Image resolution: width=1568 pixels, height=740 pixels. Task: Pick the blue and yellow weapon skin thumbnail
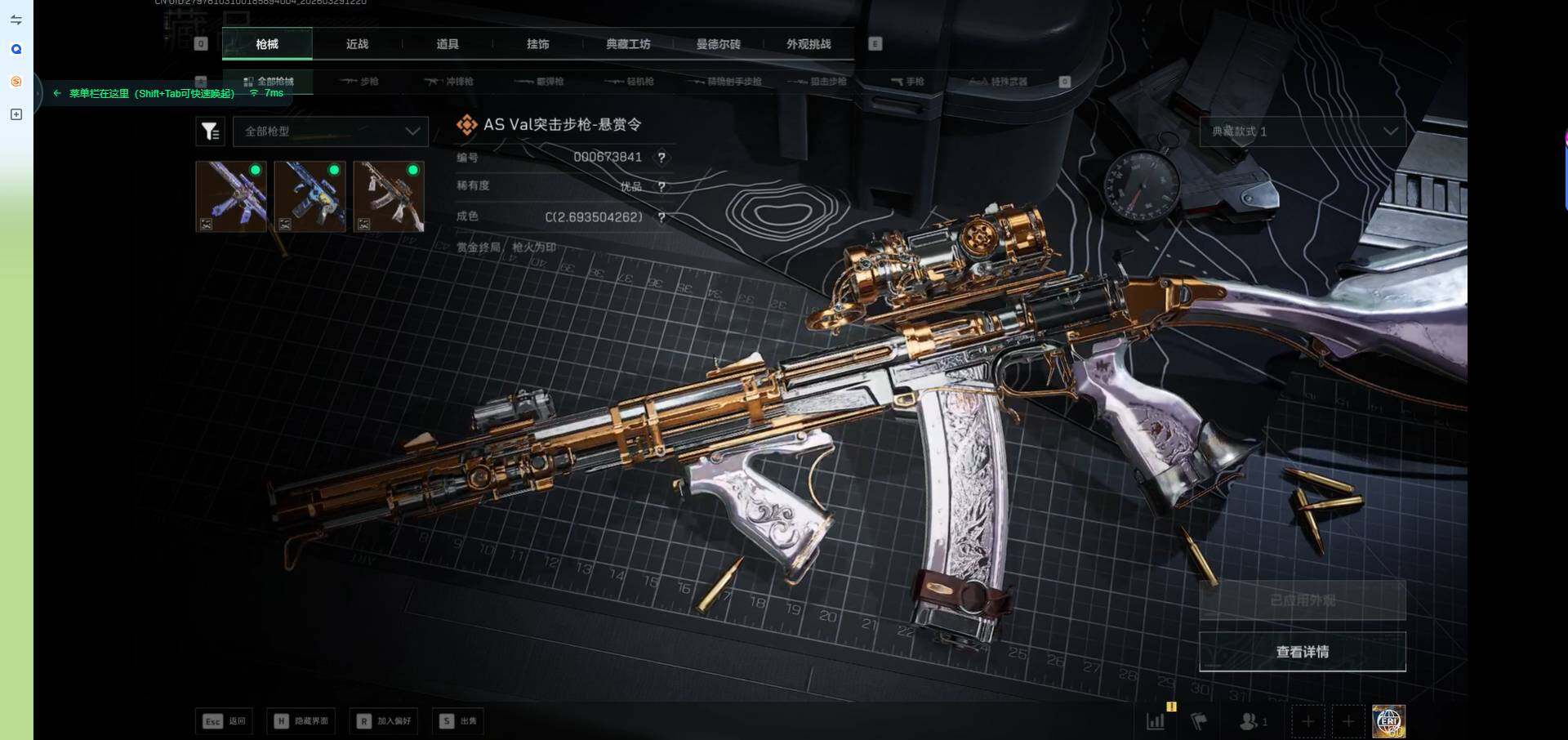tap(310, 196)
